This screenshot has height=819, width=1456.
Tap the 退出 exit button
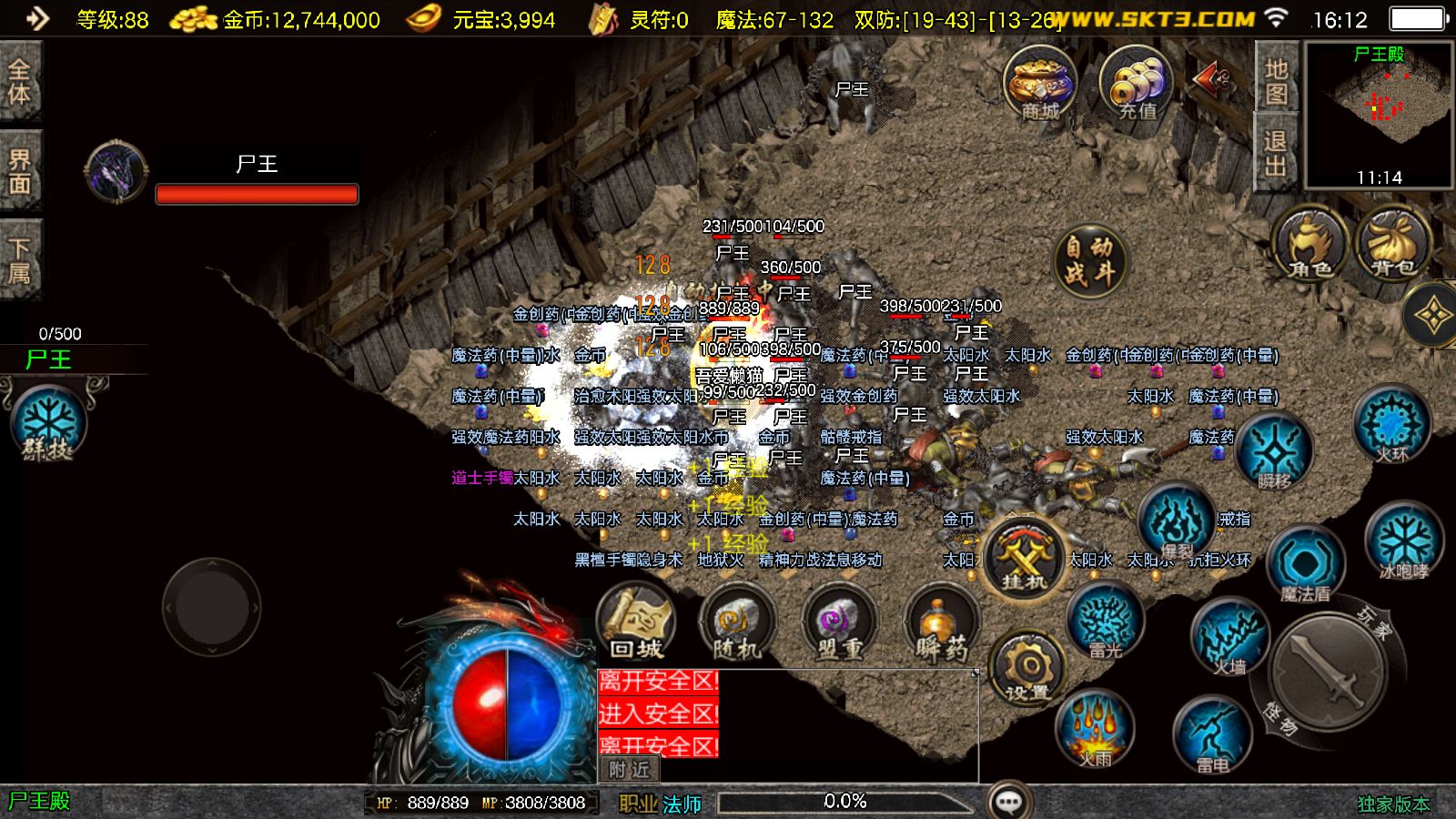pos(1276,154)
